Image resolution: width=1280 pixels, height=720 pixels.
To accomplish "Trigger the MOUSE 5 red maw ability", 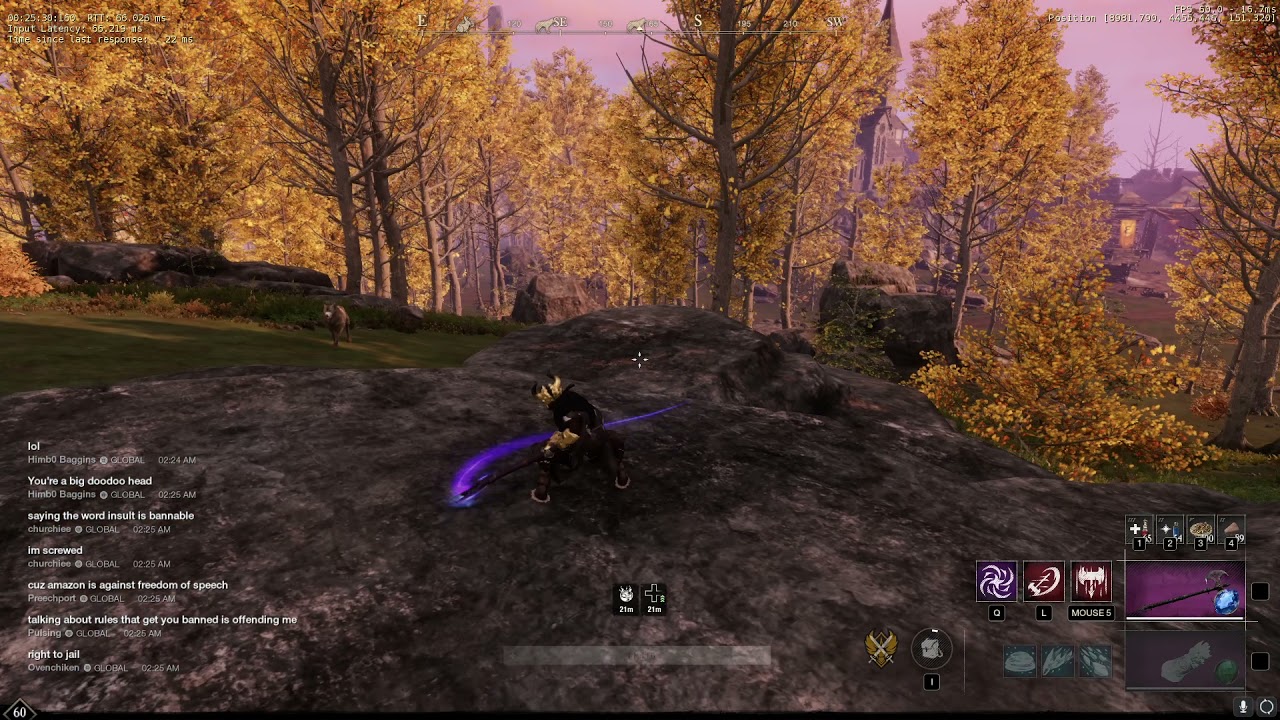I will pyautogui.click(x=1091, y=582).
